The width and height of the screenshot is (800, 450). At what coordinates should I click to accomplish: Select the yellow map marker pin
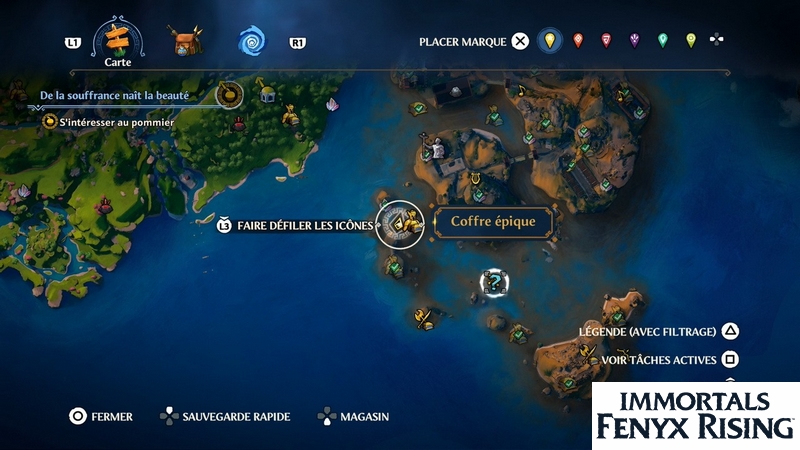(x=548, y=41)
